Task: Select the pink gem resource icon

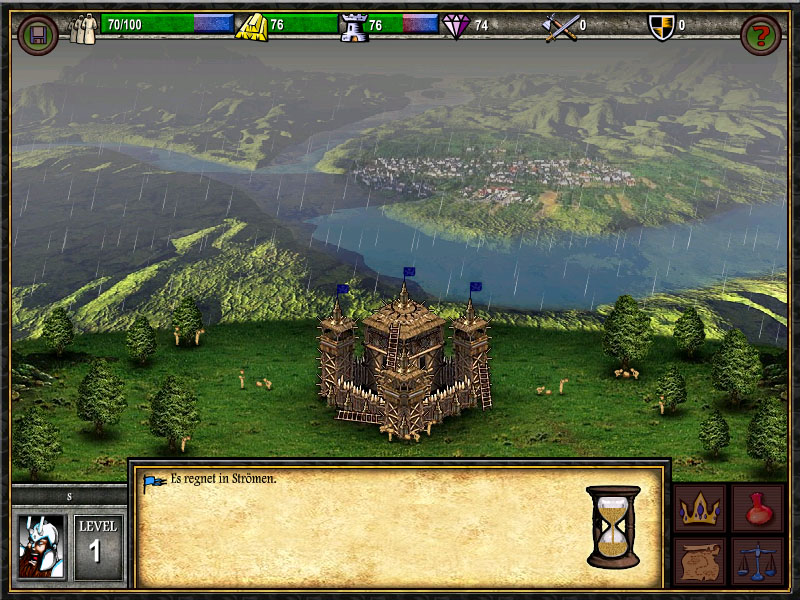Action: [457, 27]
